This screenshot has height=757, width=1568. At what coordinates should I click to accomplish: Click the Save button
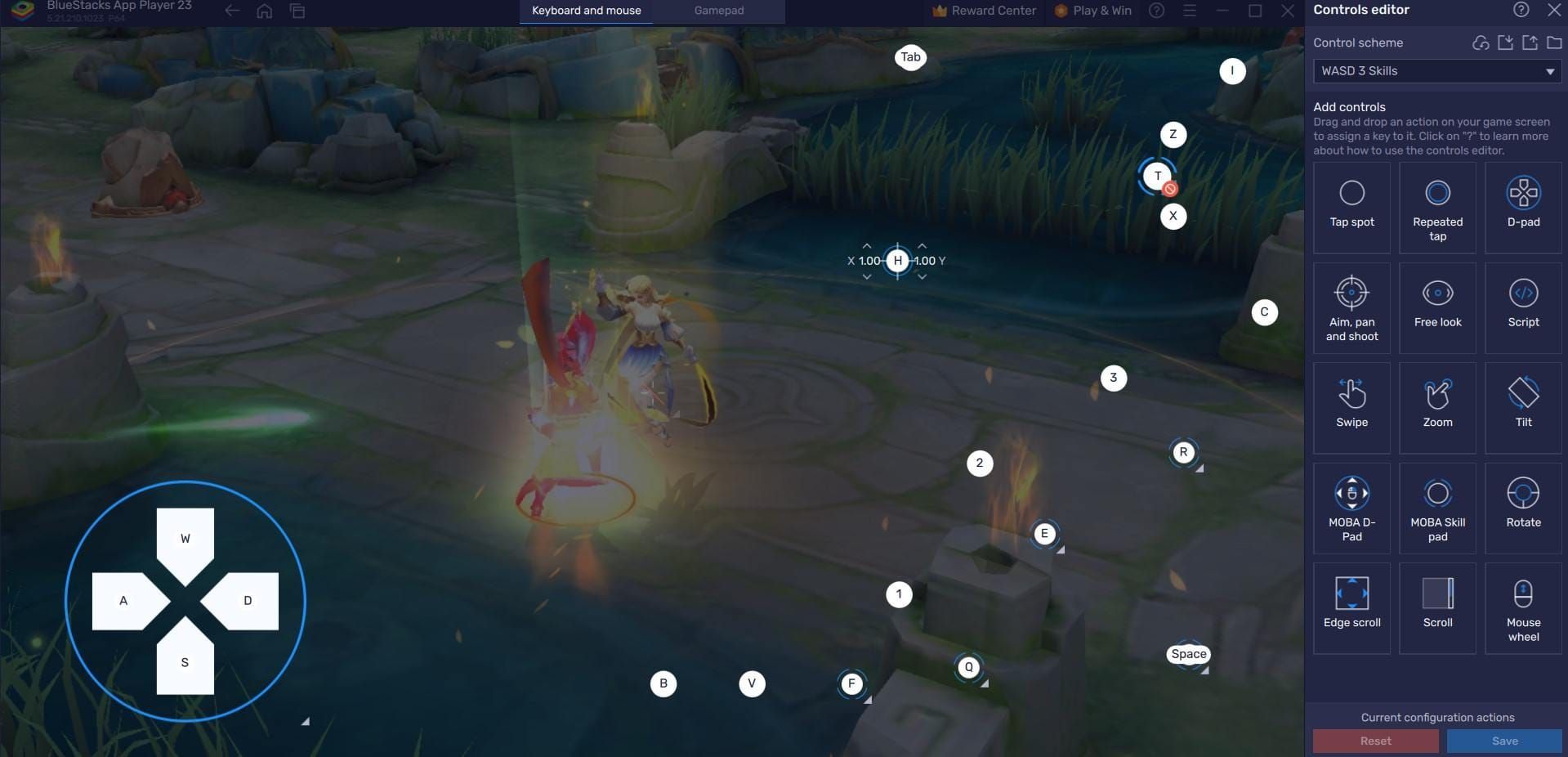[1504, 741]
